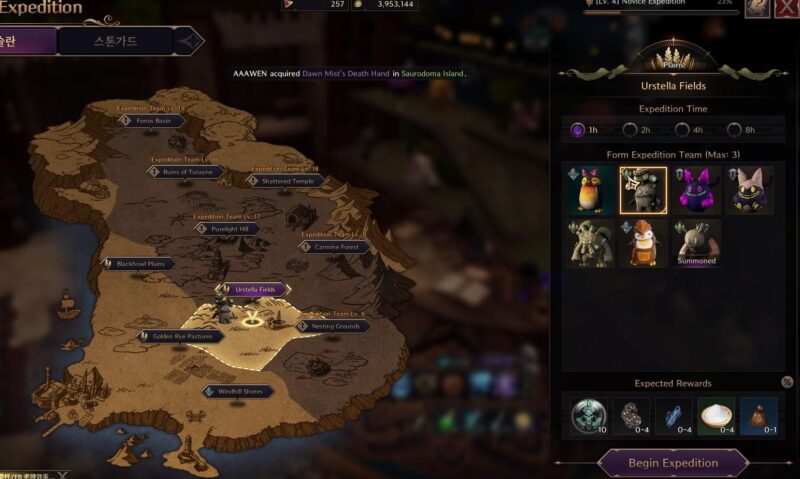This screenshot has height=479, width=800.
Task: Choose Windhill Shores on the map
Action: point(238,391)
